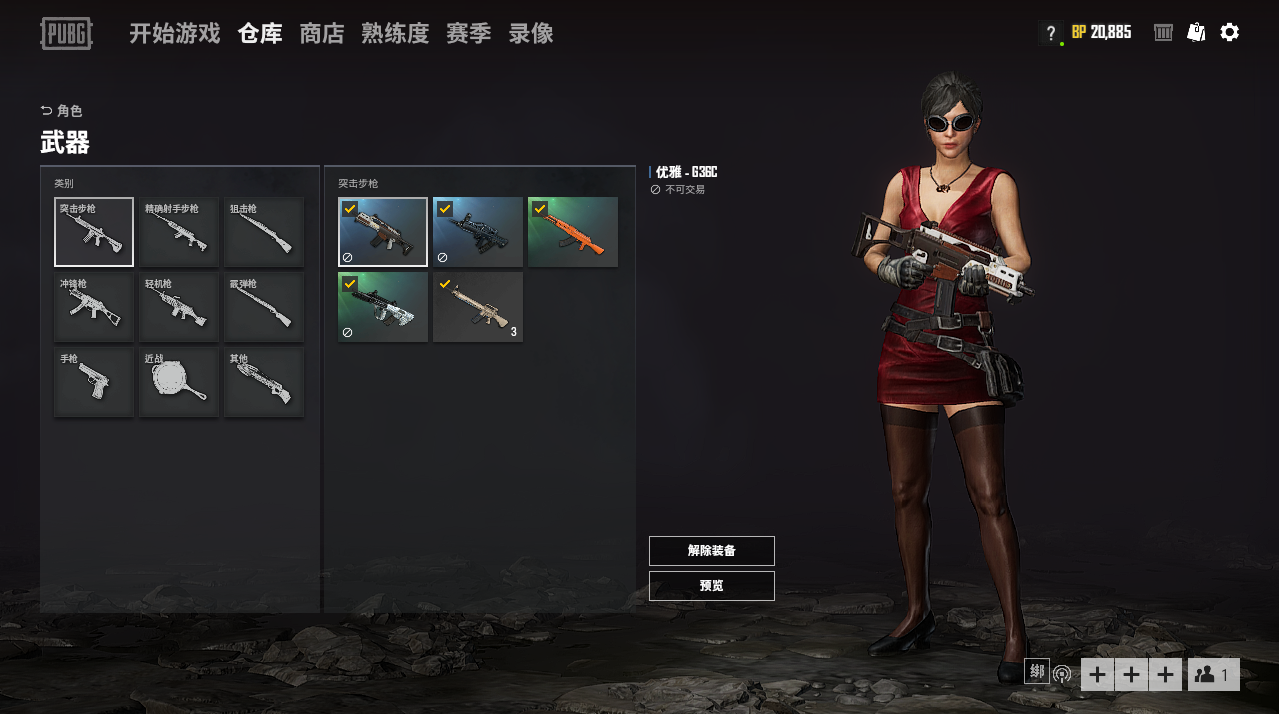Click the 解除装备 unequip button
The height and width of the screenshot is (714, 1279).
(x=711, y=551)
